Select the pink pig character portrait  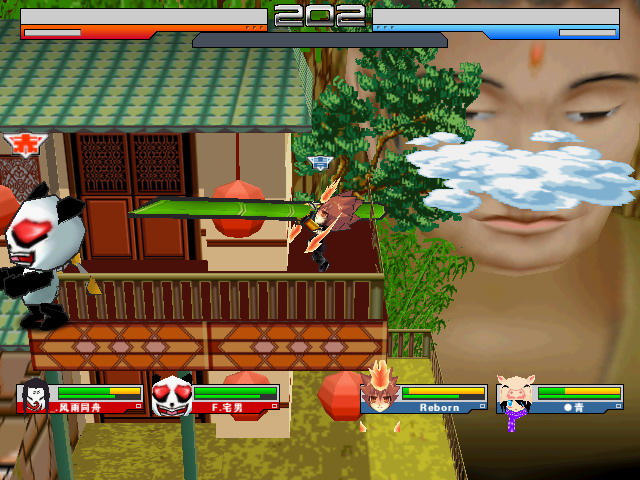pos(517,396)
